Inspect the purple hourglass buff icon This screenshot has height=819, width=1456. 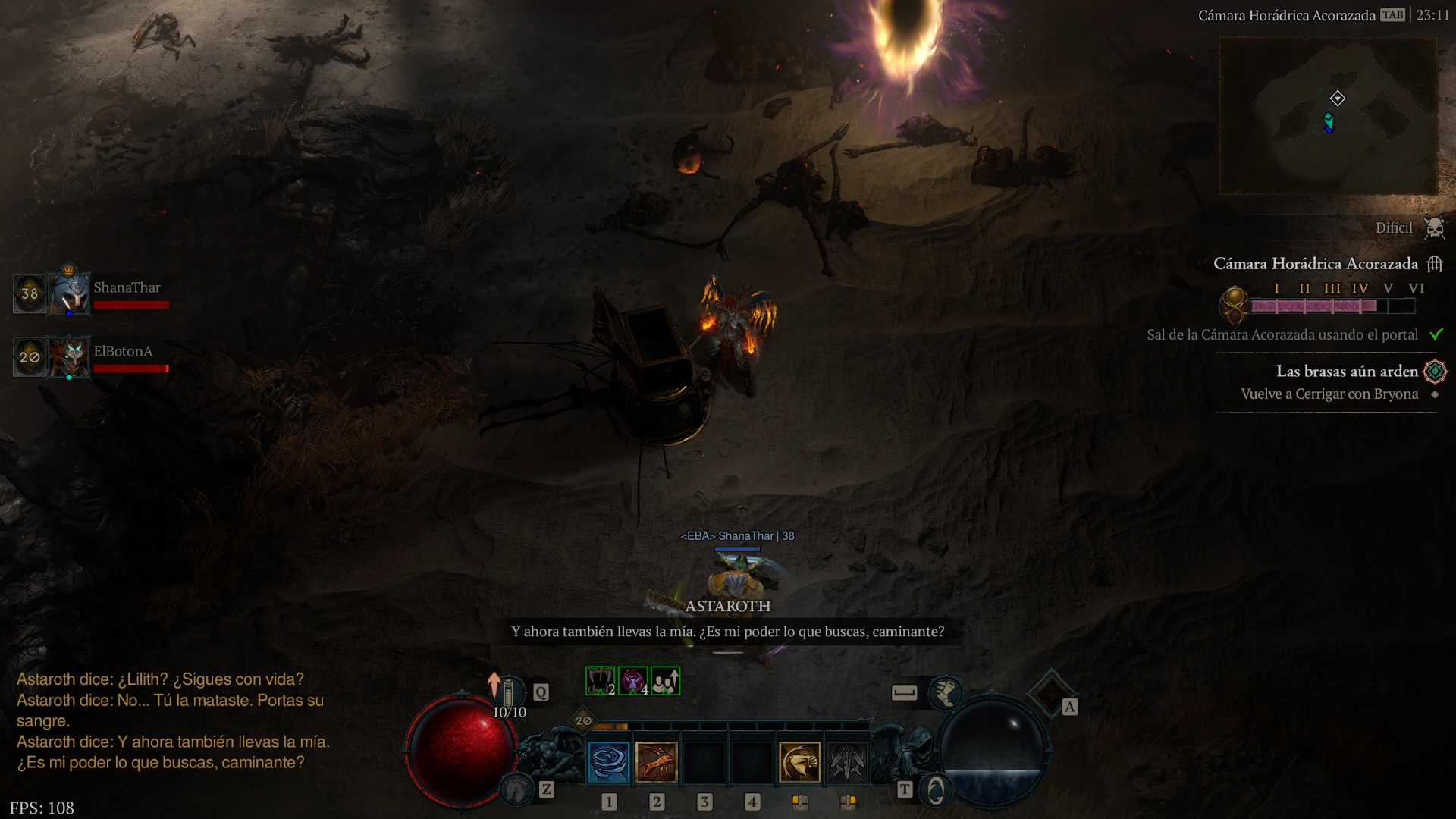click(632, 681)
